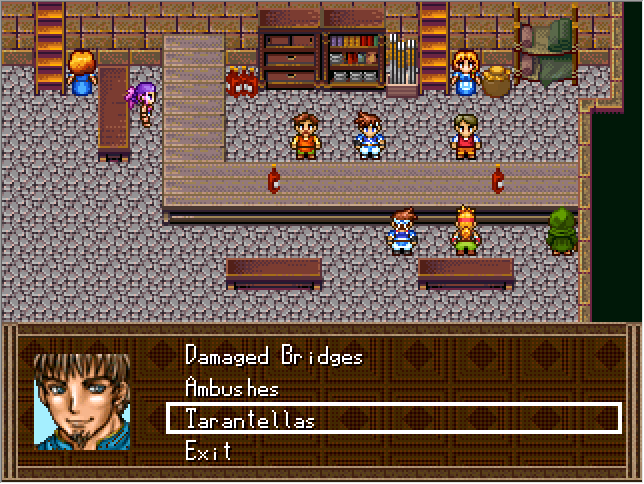Choose the Damaged Bridges dialogue topic
Viewport: 644px width, 484px height.
[x=273, y=356]
